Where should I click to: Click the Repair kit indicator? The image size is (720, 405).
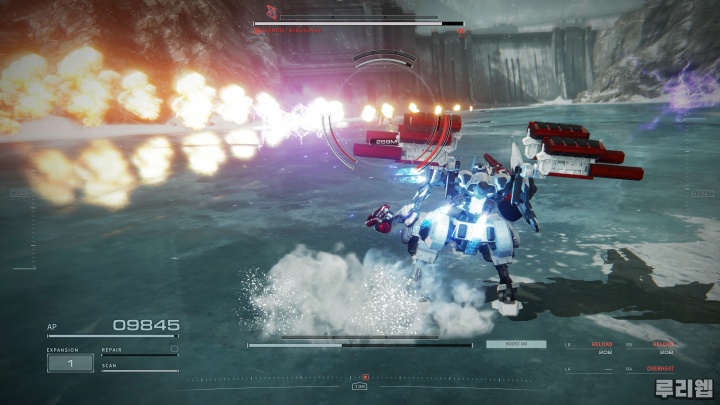139,351
